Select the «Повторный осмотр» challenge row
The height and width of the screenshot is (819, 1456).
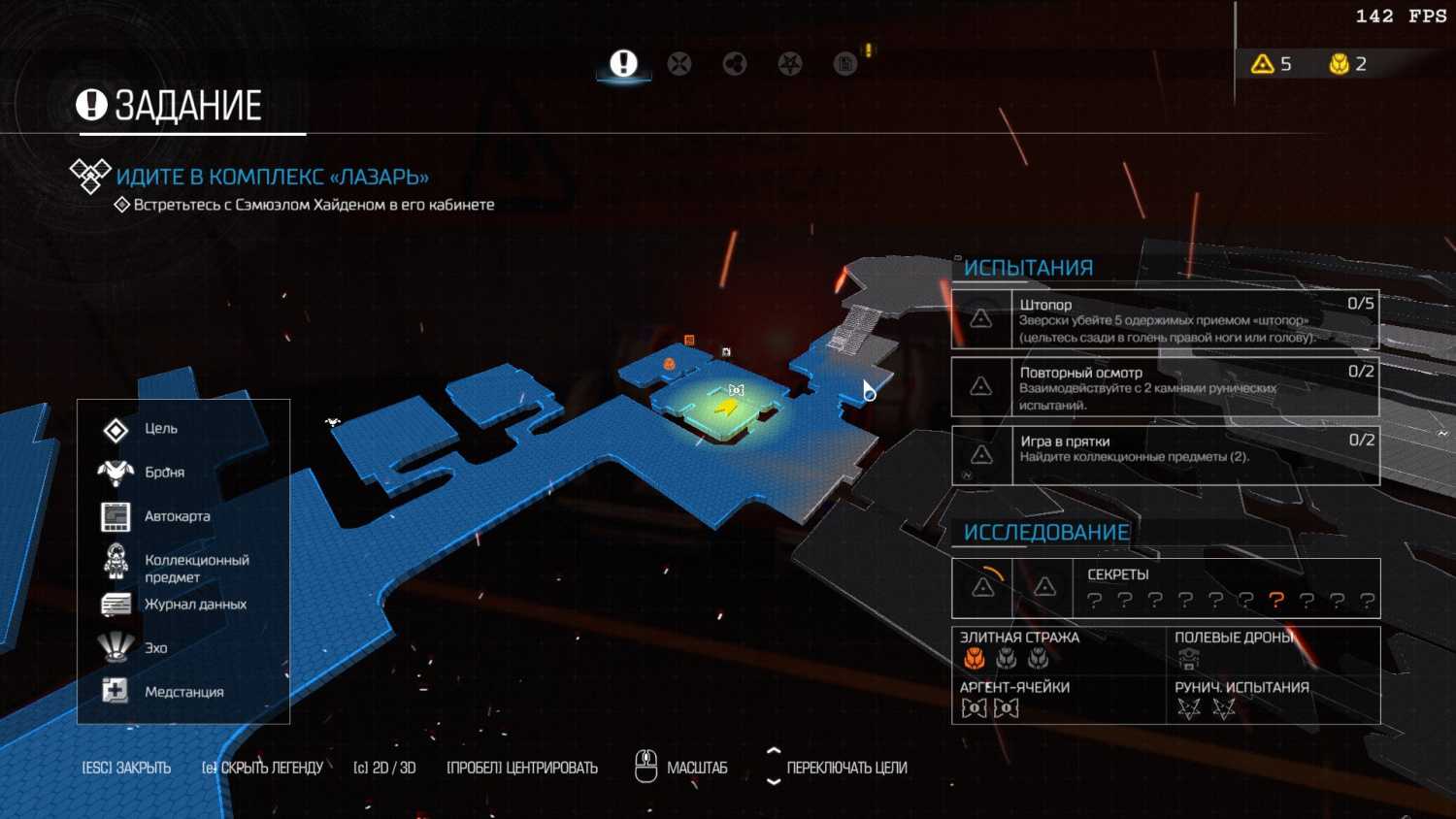pos(1165,387)
